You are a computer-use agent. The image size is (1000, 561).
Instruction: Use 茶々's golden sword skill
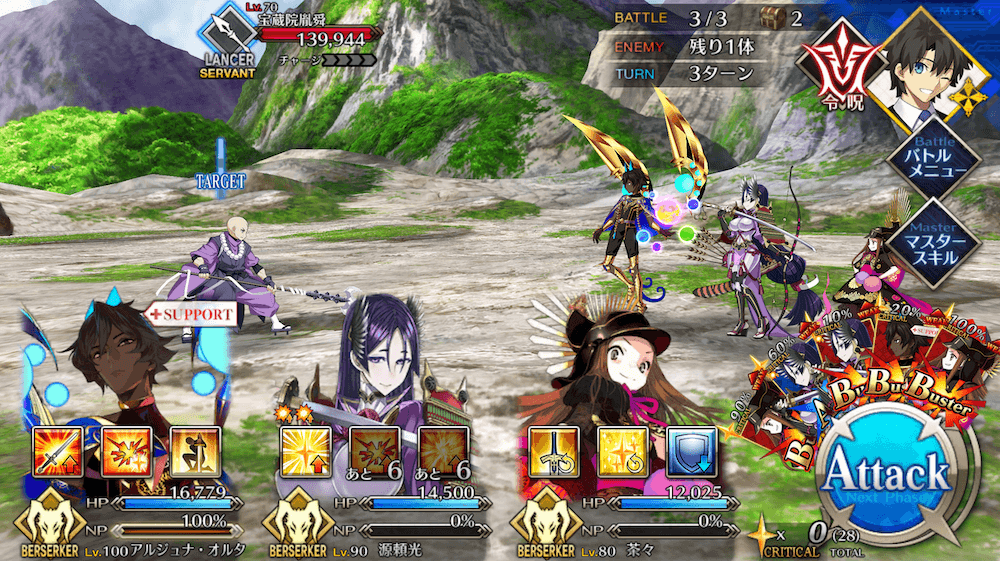pyautogui.click(x=548, y=451)
